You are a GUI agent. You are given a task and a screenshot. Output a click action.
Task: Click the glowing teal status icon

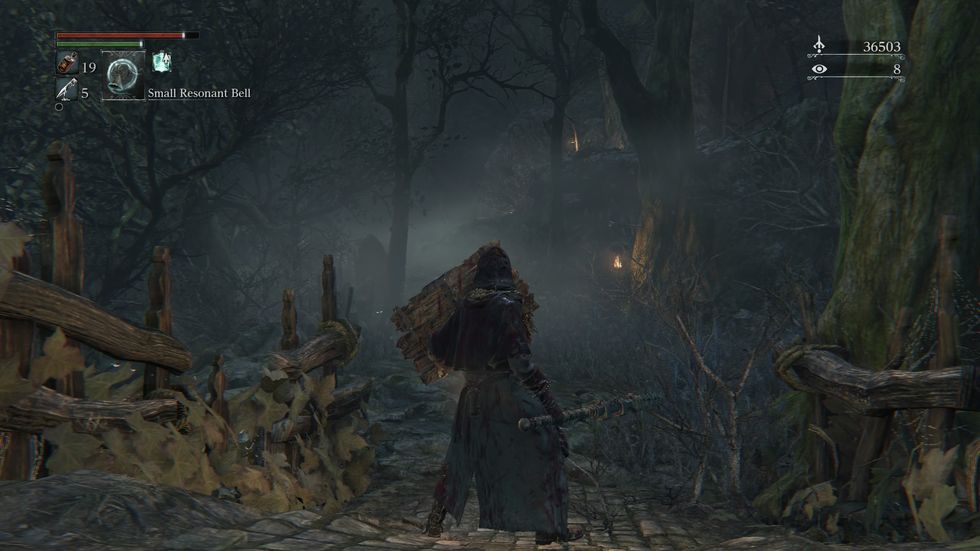pyautogui.click(x=160, y=62)
